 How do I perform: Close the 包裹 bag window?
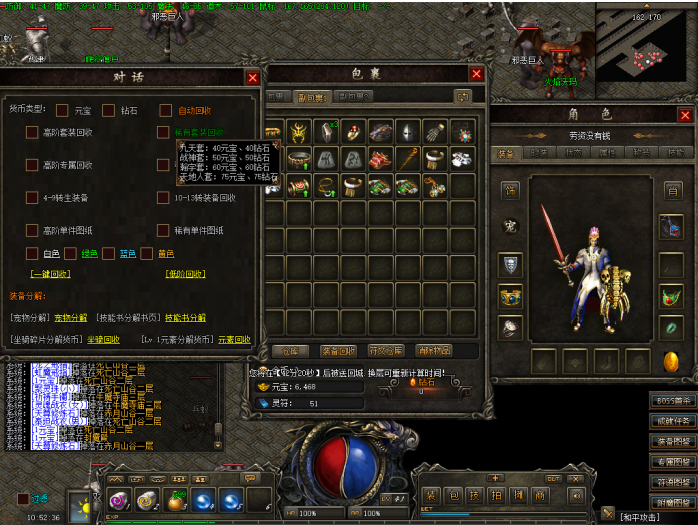click(476, 73)
